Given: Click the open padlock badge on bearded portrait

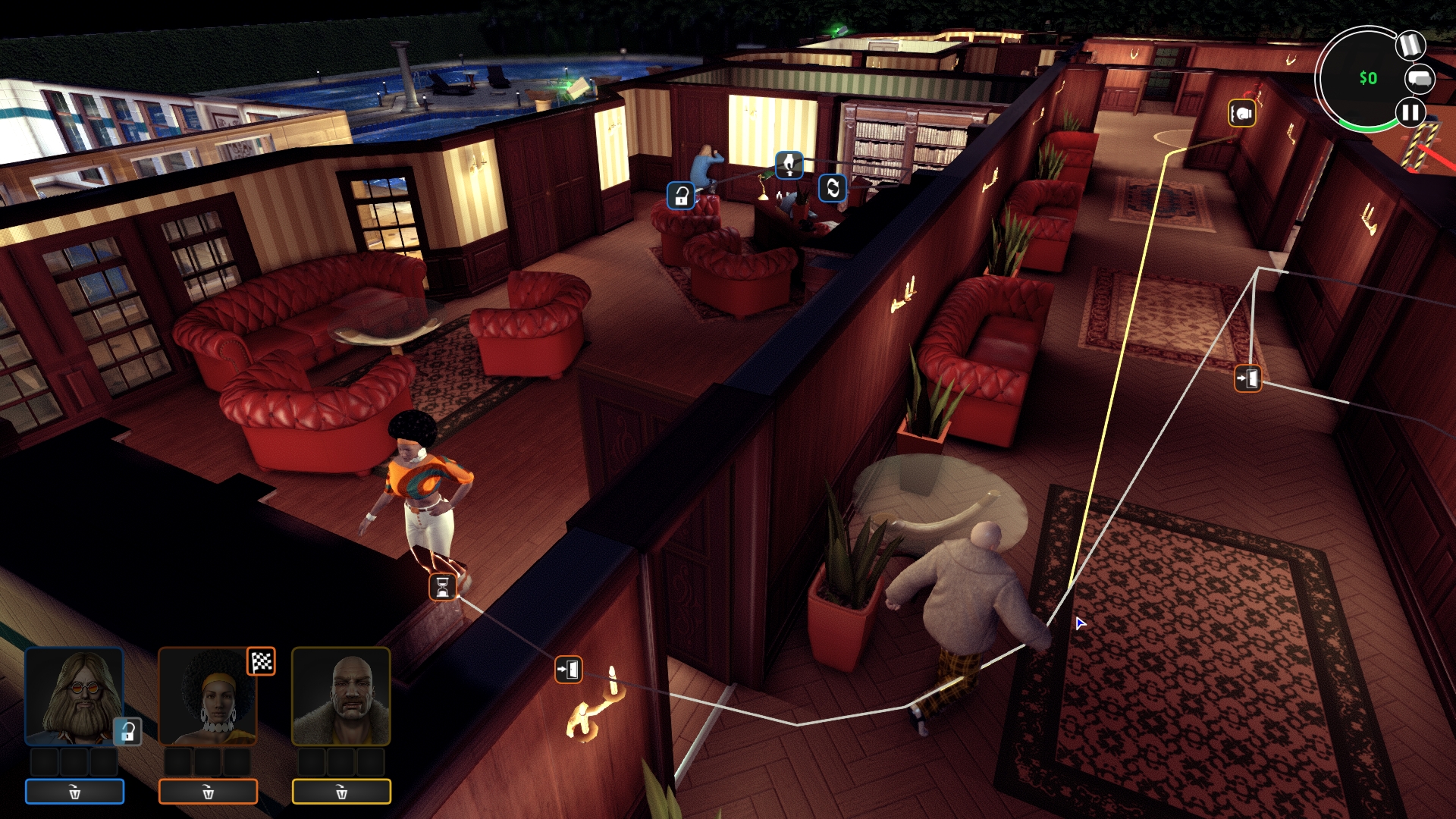Looking at the screenshot, I should 127,731.
